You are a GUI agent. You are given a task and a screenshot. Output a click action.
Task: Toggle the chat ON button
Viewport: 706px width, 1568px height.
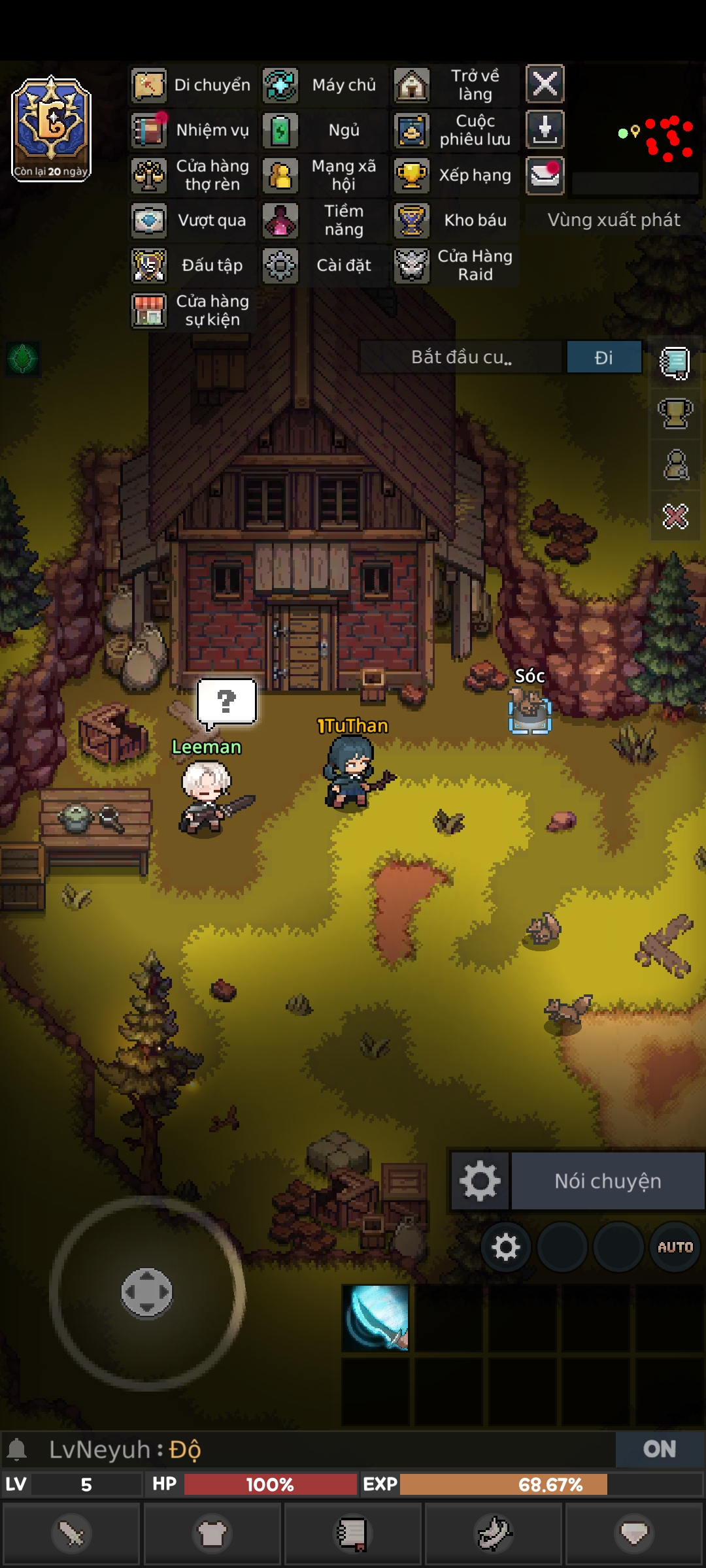tap(659, 1449)
